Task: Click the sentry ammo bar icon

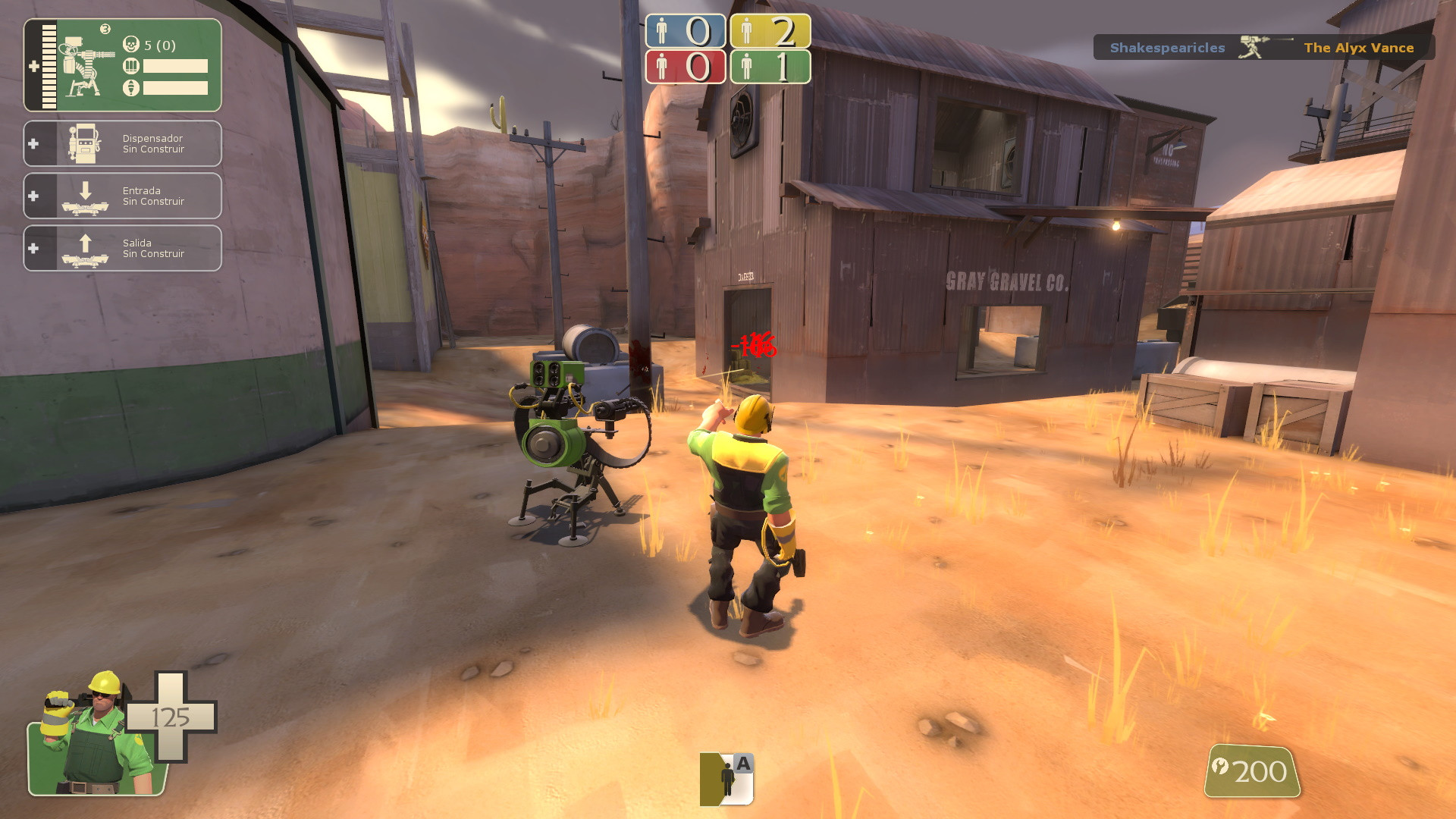Action: click(x=130, y=66)
